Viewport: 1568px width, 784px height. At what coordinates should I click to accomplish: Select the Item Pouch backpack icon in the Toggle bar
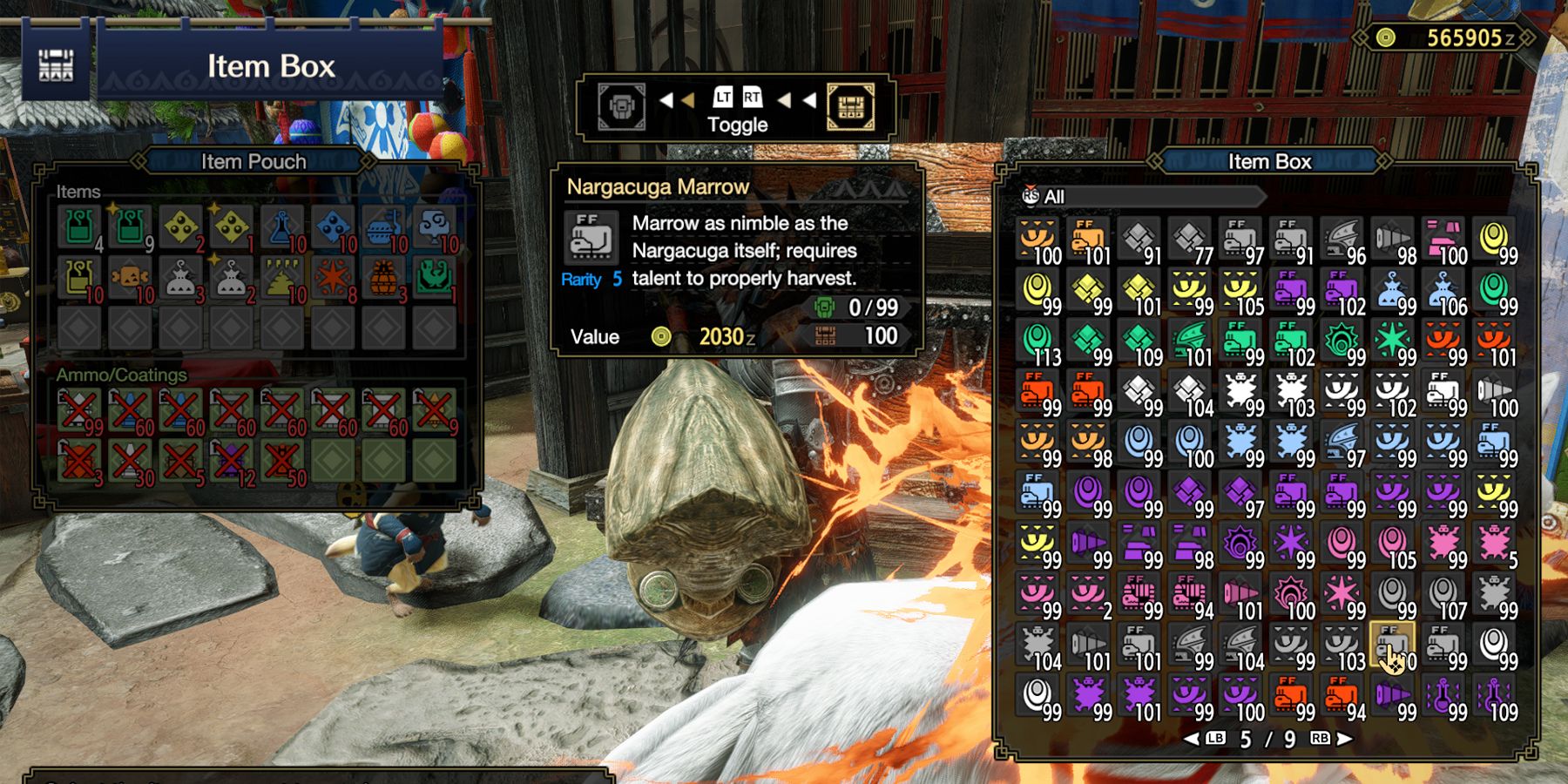[621, 106]
